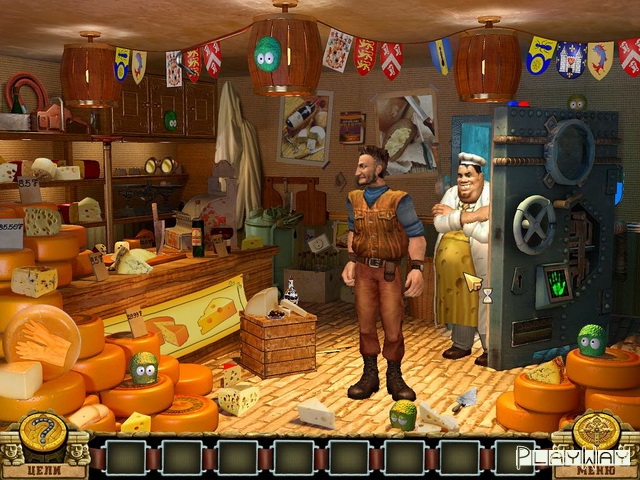Click the golden compass medallion above МЕНЮ
640x480 pixels.
[x=597, y=432]
